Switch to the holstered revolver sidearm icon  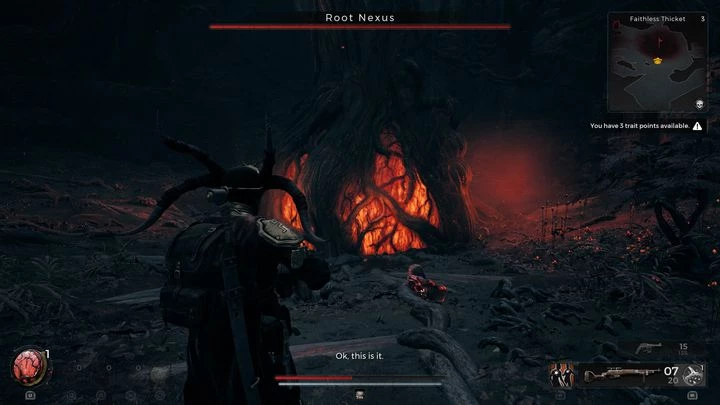tap(648, 348)
